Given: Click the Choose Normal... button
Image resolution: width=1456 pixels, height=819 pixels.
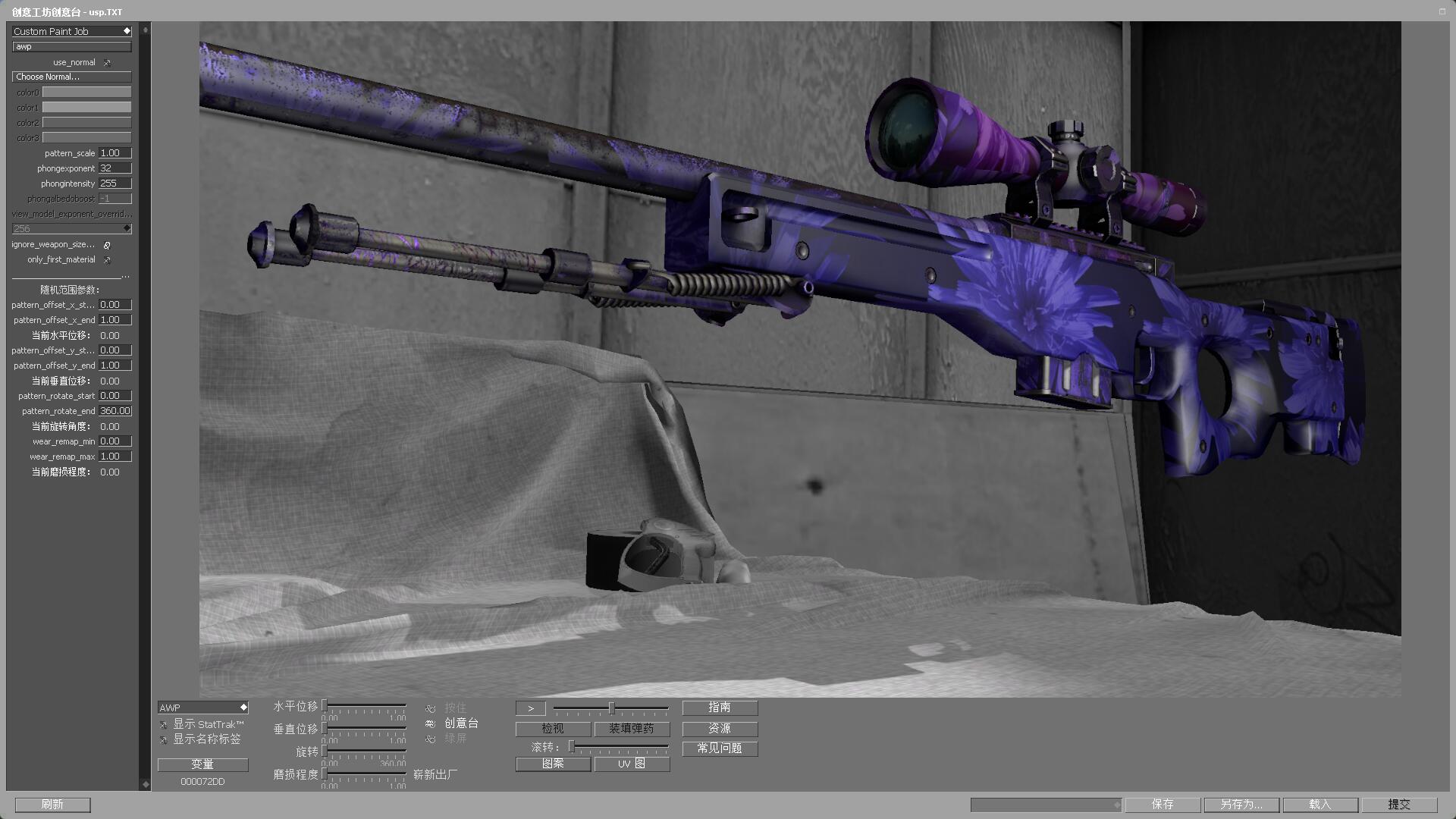Looking at the screenshot, I should (x=72, y=77).
